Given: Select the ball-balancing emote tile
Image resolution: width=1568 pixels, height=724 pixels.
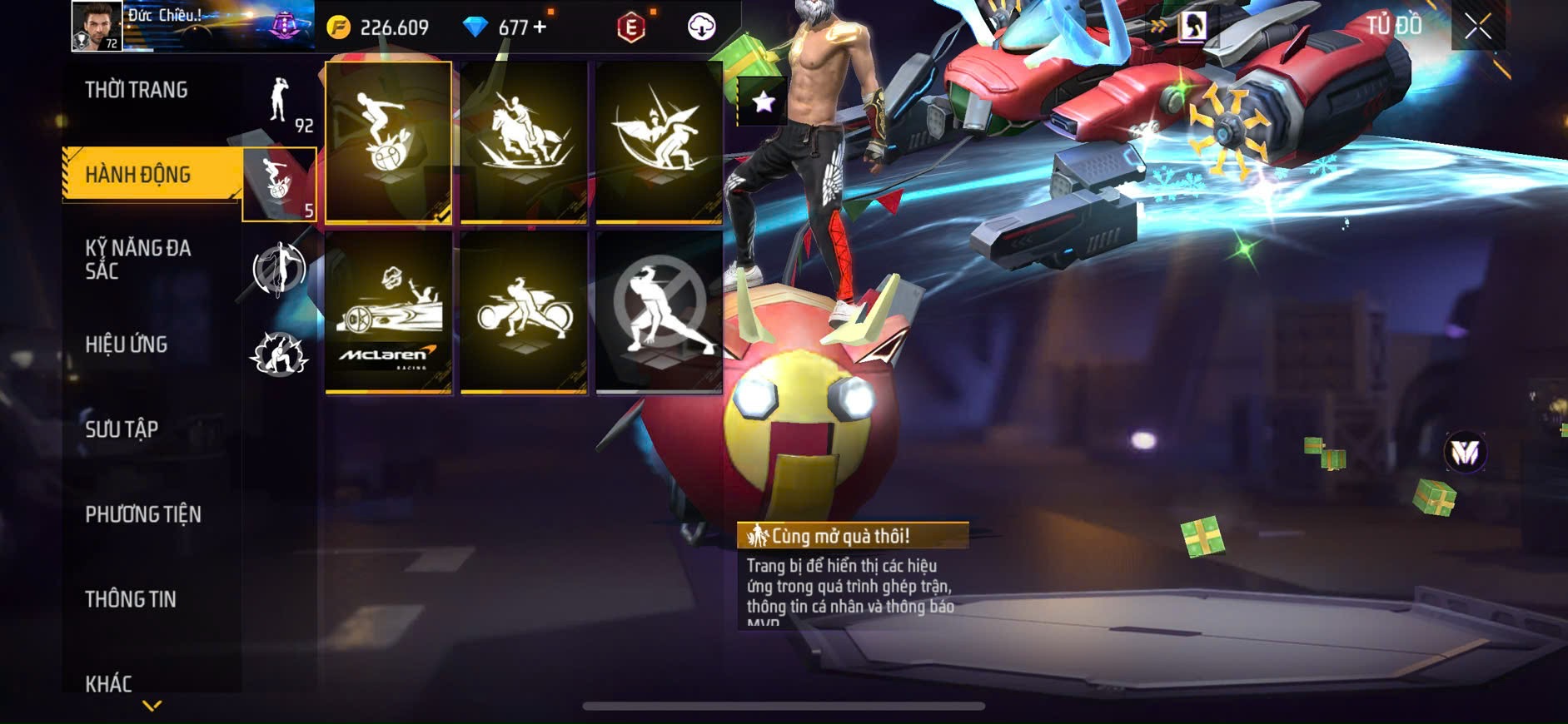Looking at the screenshot, I should pos(389,141).
